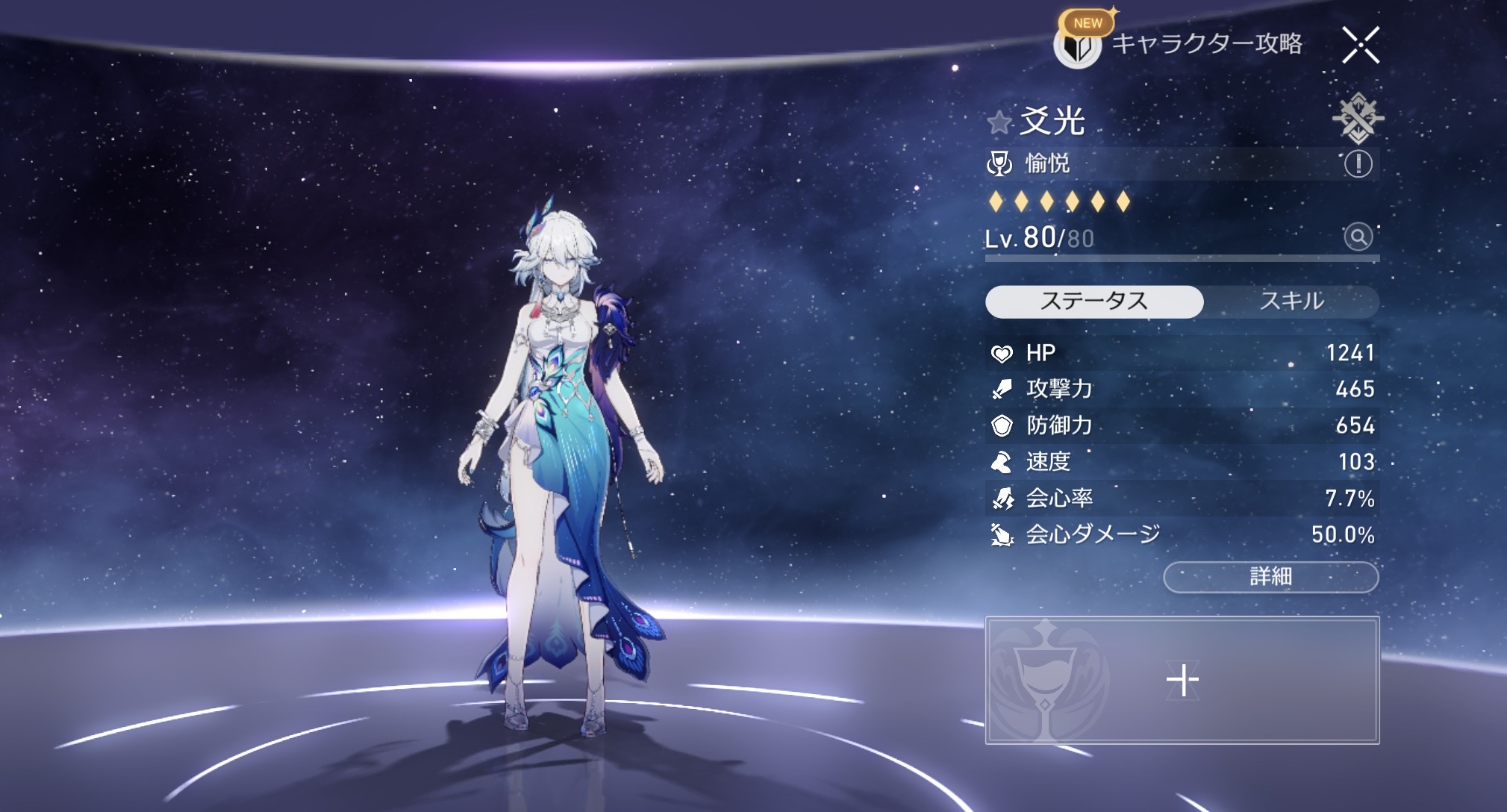
Task: Click the magnifier icon beside the level
Action: tap(1358, 237)
